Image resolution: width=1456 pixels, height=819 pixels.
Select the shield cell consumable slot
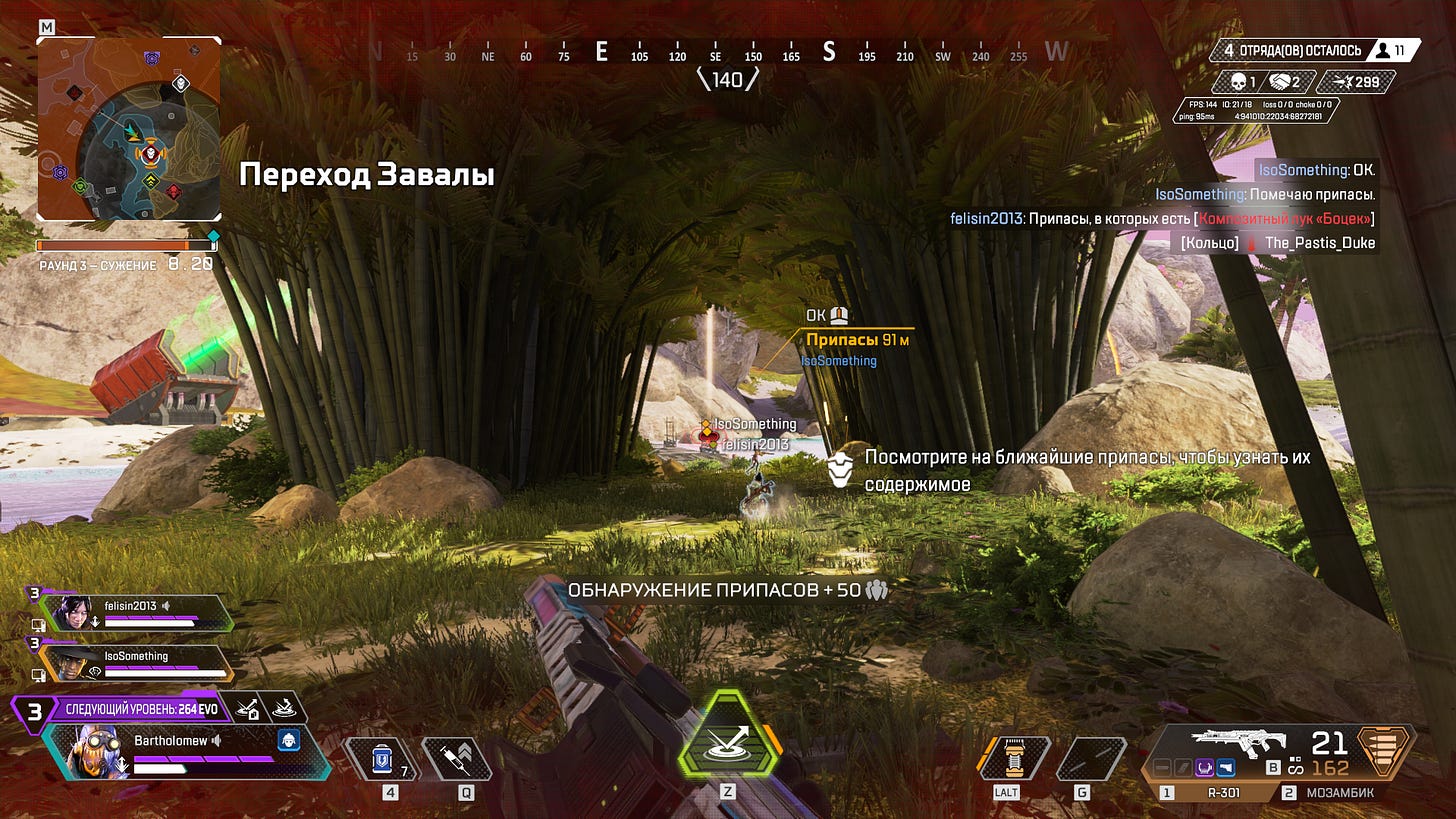click(x=381, y=759)
